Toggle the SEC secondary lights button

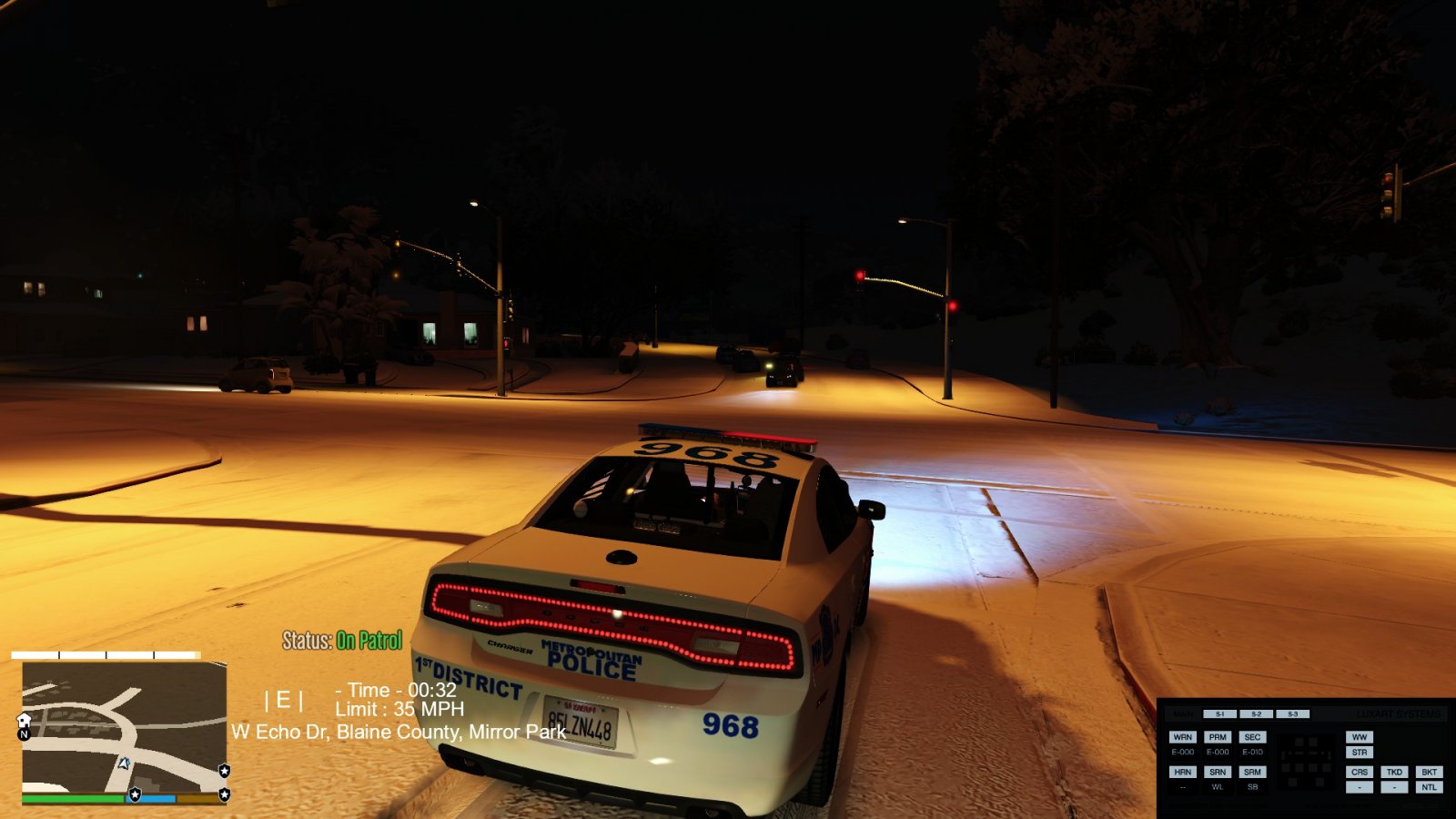pyautogui.click(x=1252, y=737)
